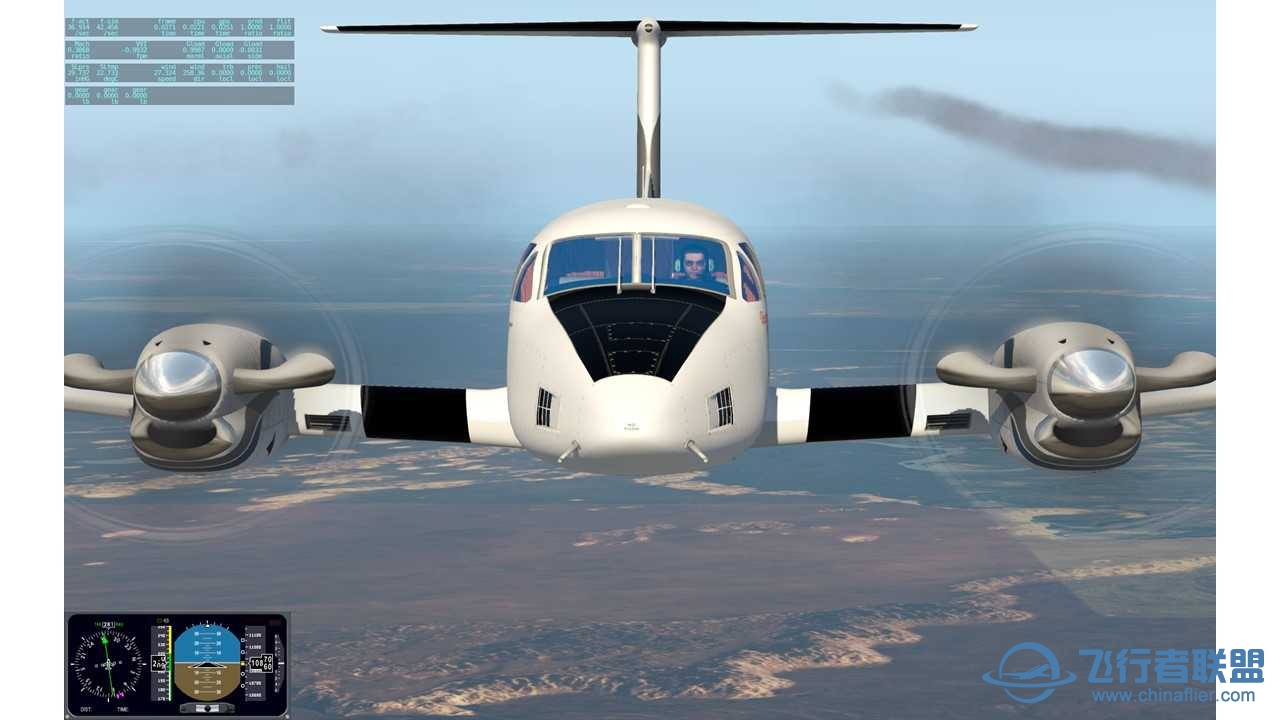
Task: Click the aircraft symbol centered on the HSI
Action: tap(109, 663)
